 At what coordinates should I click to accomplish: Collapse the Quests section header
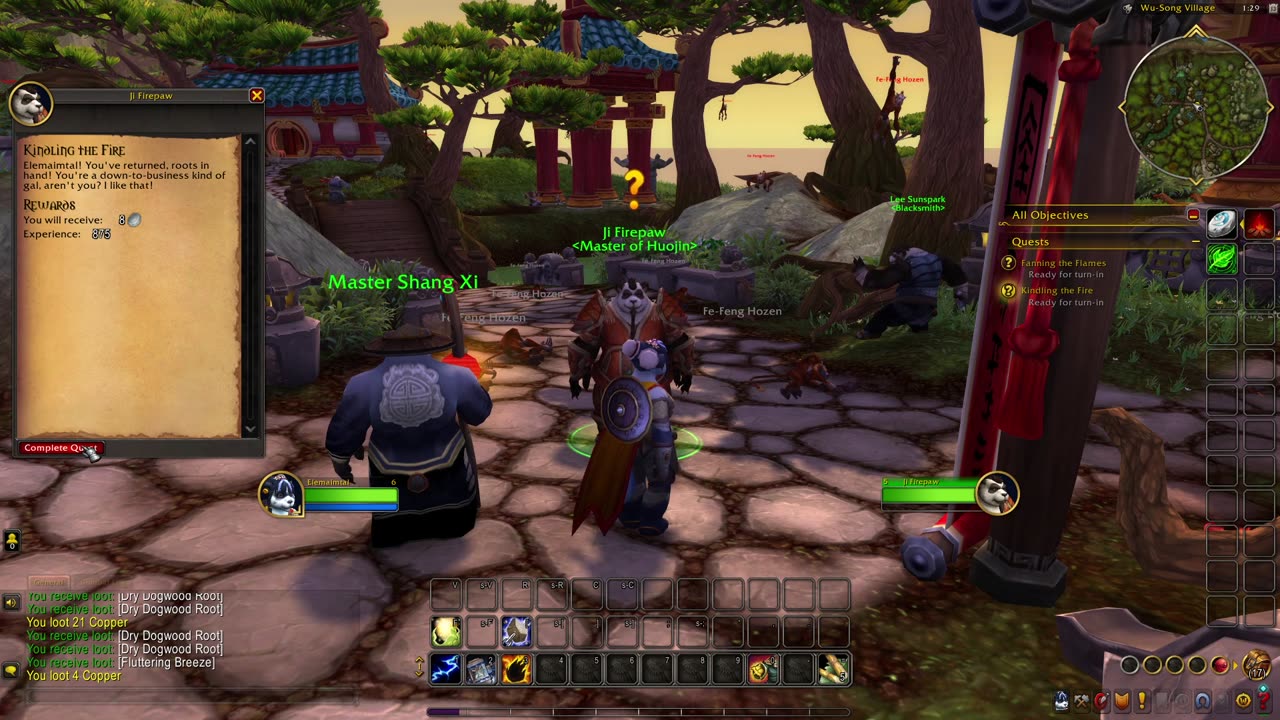1196,242
